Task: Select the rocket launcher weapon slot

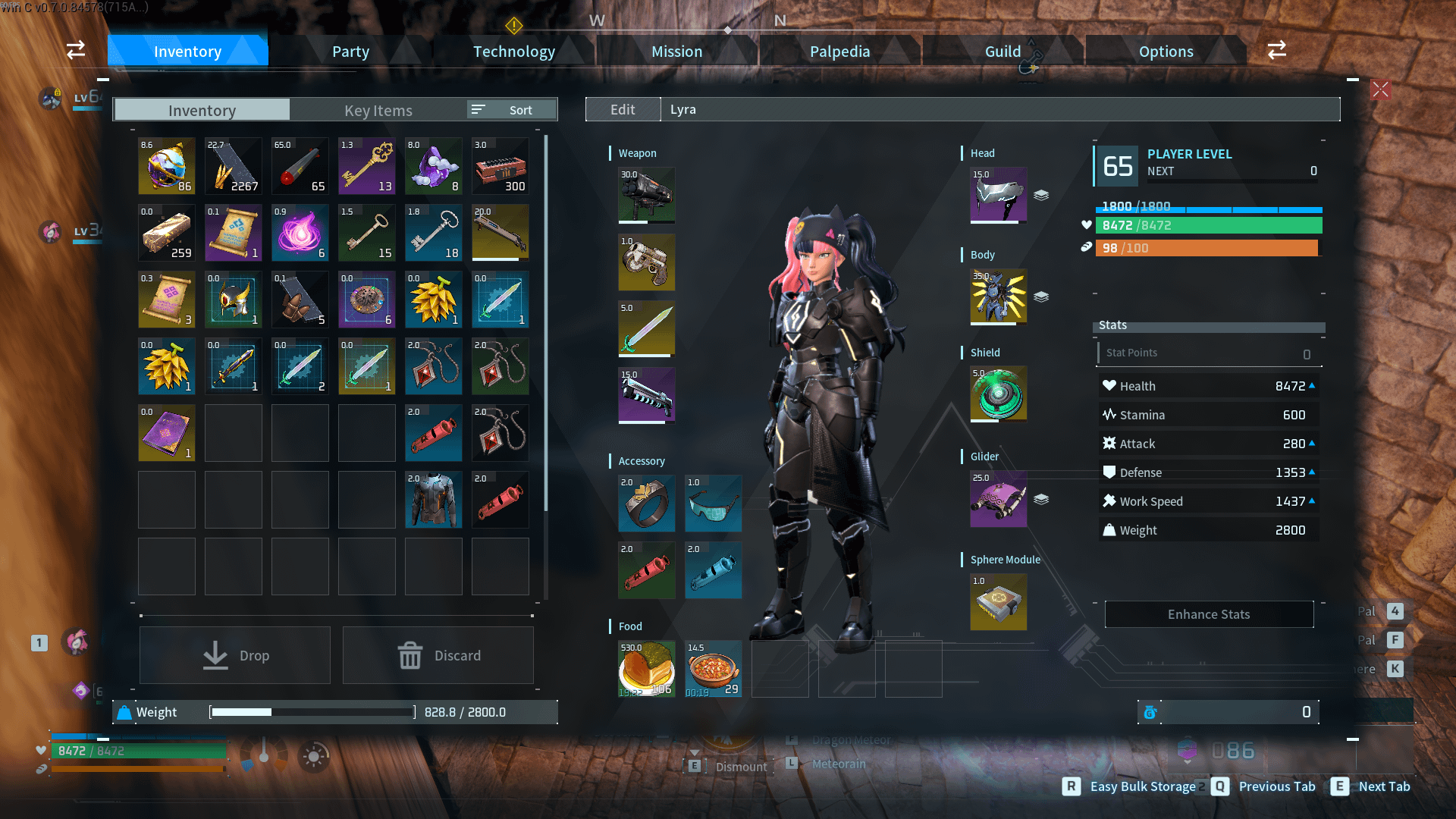Action: [646, 195]
